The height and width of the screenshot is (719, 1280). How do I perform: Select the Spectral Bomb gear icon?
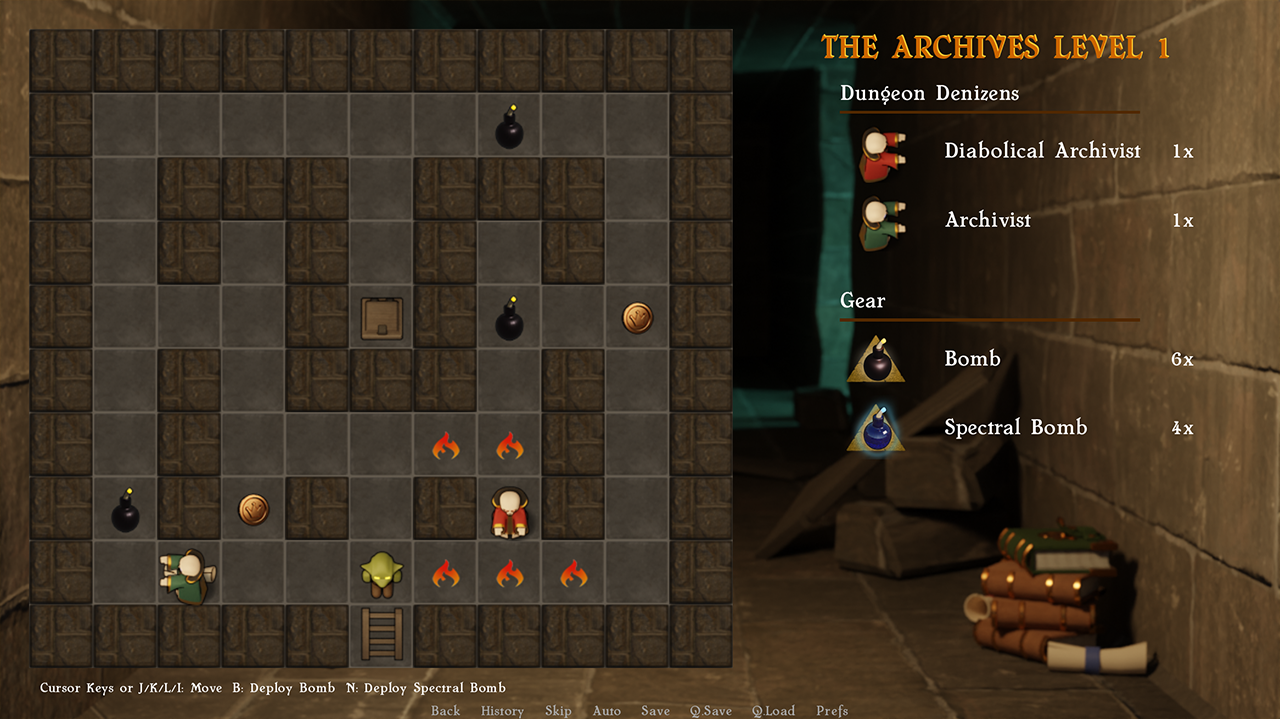[x=876, y=429]
